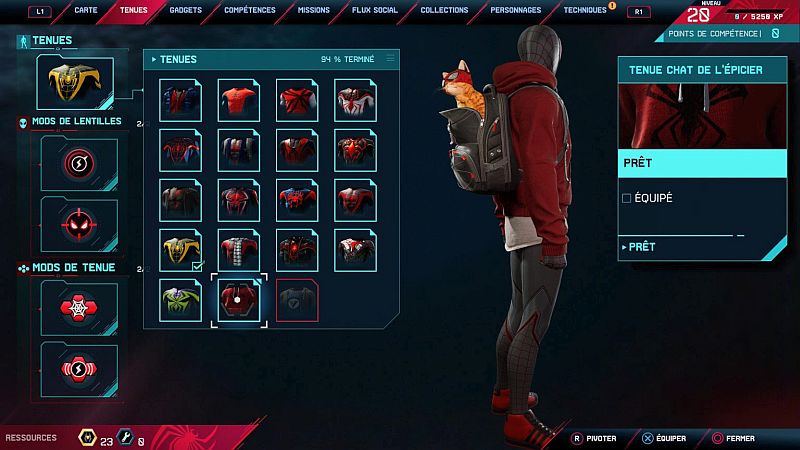Switch to the Personnages tab
Screen dimensions: 800x450
(516, 10)
